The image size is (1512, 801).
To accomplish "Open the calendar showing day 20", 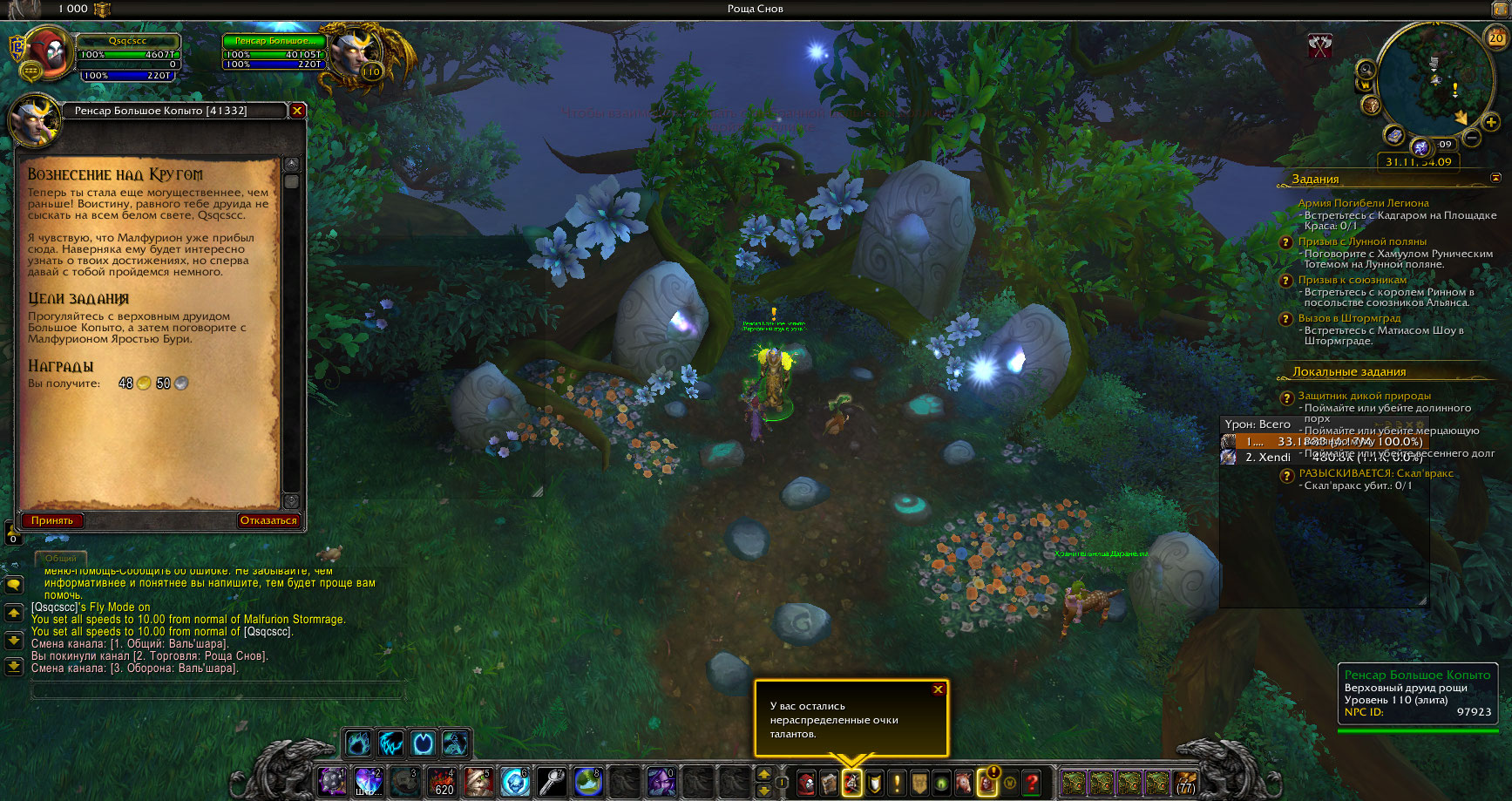I will point(1496,37).
